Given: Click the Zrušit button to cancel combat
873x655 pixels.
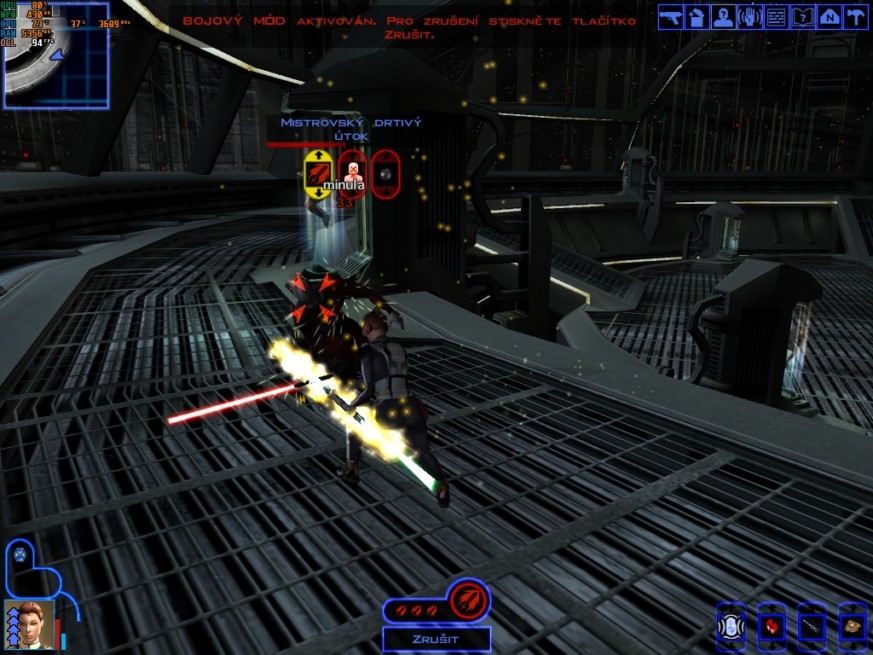Looking at the screenshot, I should (436, 639).
